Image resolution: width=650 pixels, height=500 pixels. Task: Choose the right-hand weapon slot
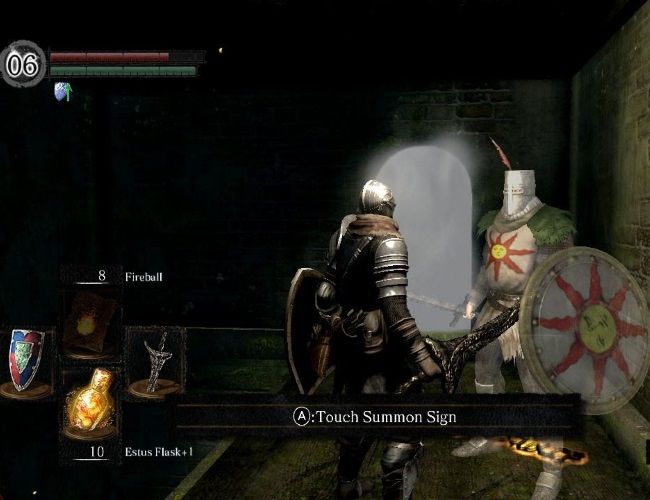(157, 361)
